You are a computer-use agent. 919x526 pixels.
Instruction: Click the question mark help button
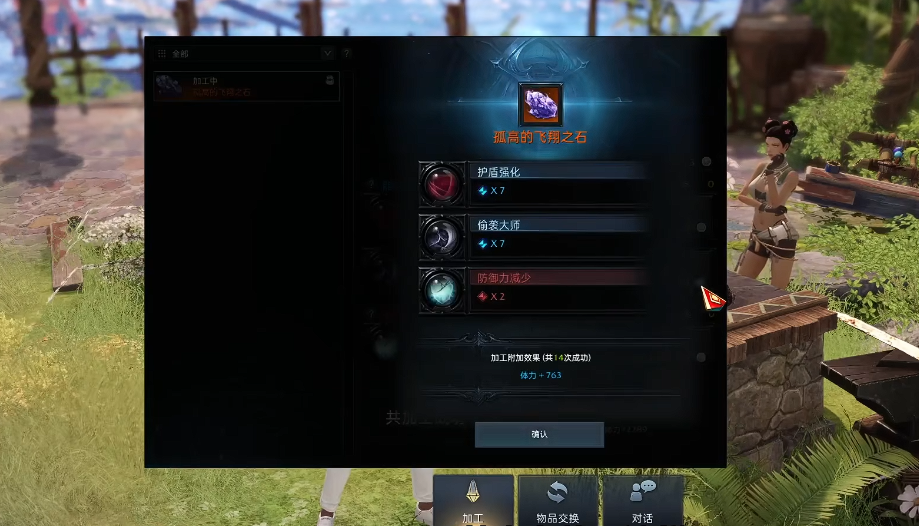(346, 53)
